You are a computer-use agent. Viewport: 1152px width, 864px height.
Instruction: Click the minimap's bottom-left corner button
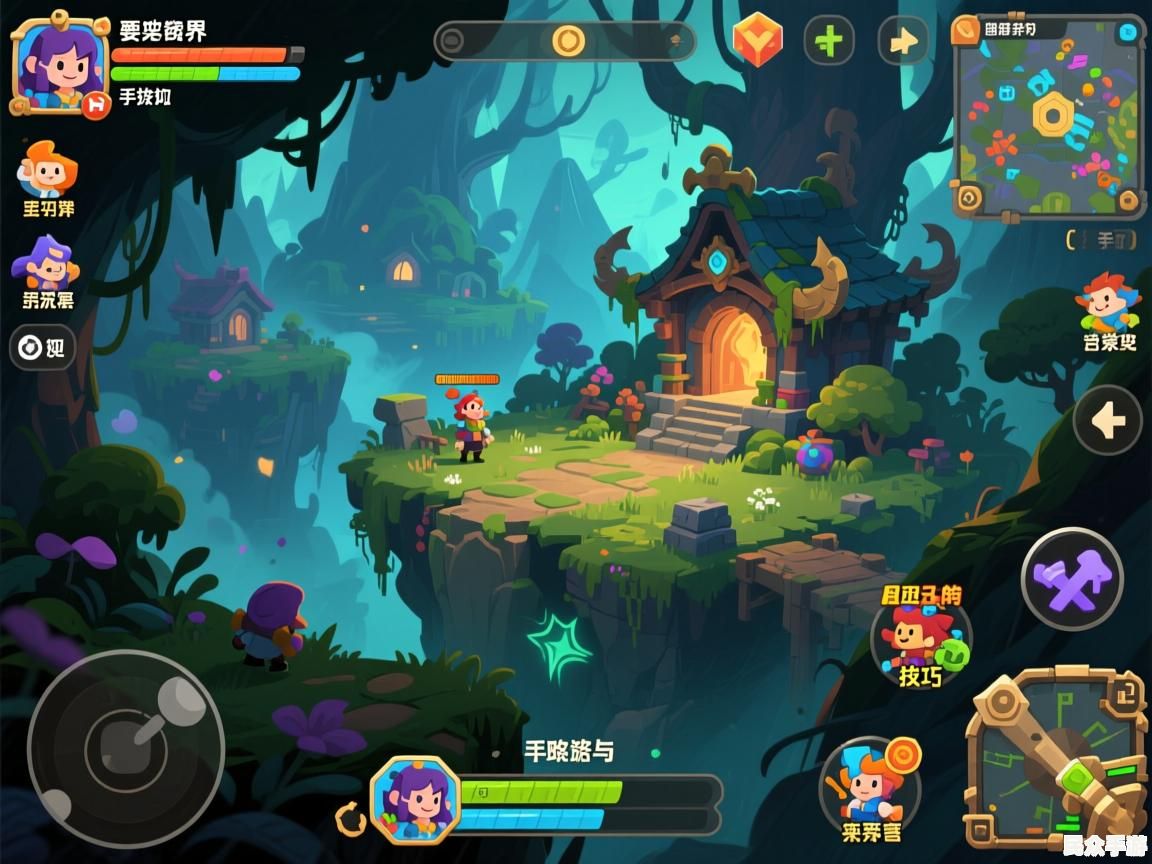click(968, 199)
